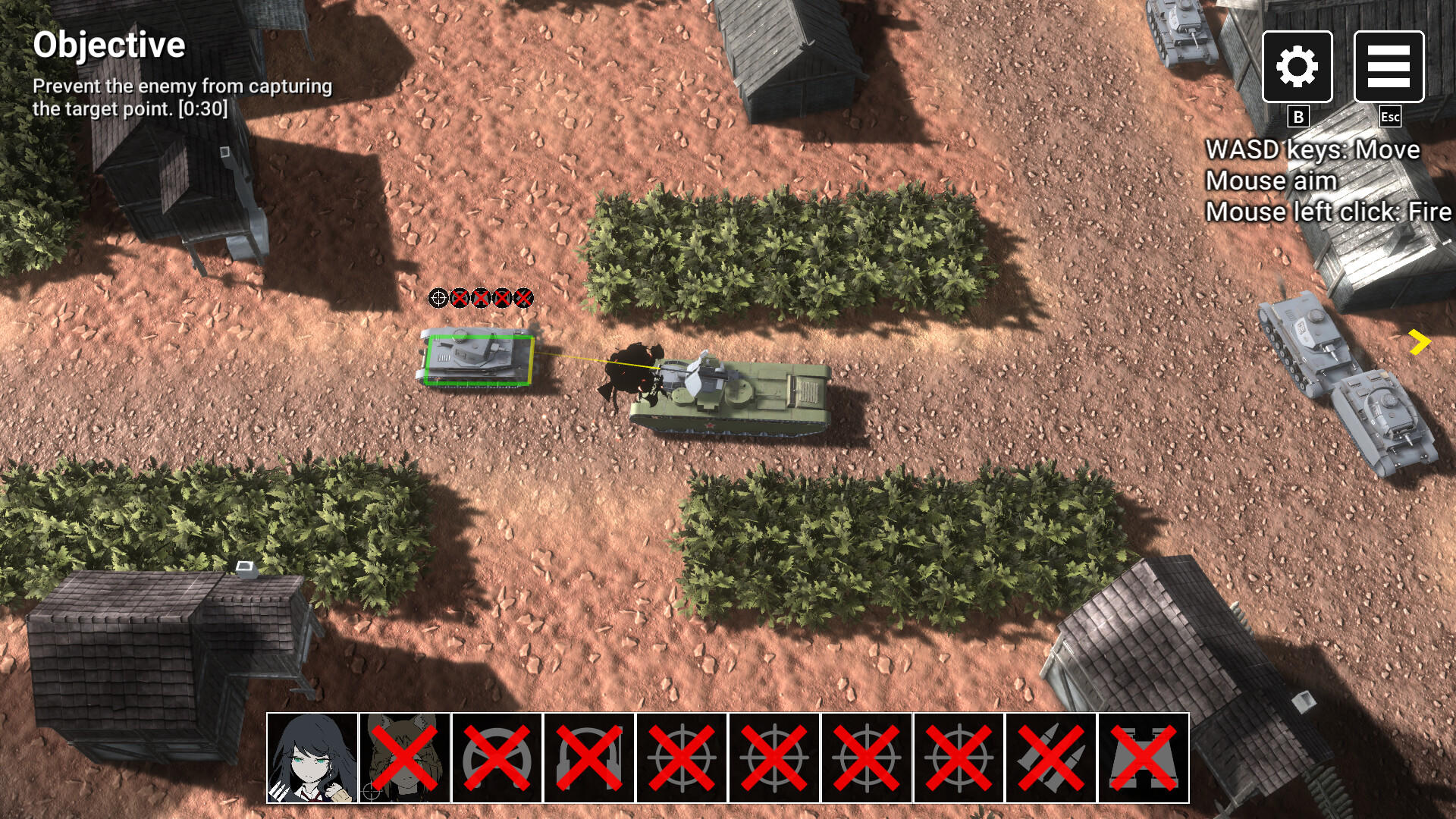This screenshot has width=1456, height=819.
Task: Click the Objective heading text
Action: [x=111, y=47]
